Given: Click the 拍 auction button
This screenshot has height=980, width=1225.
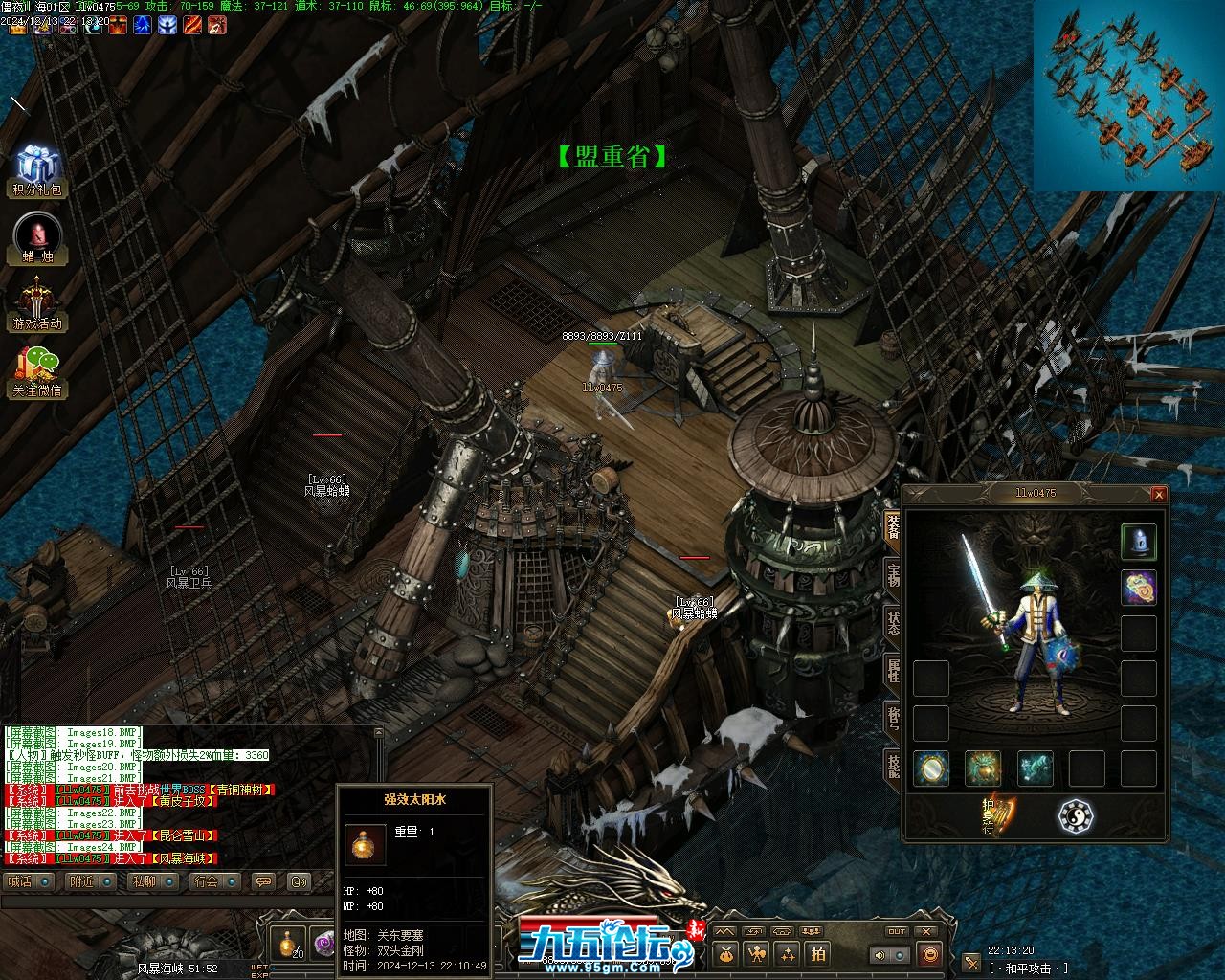Looking at the screenshot, I should 818,953.
